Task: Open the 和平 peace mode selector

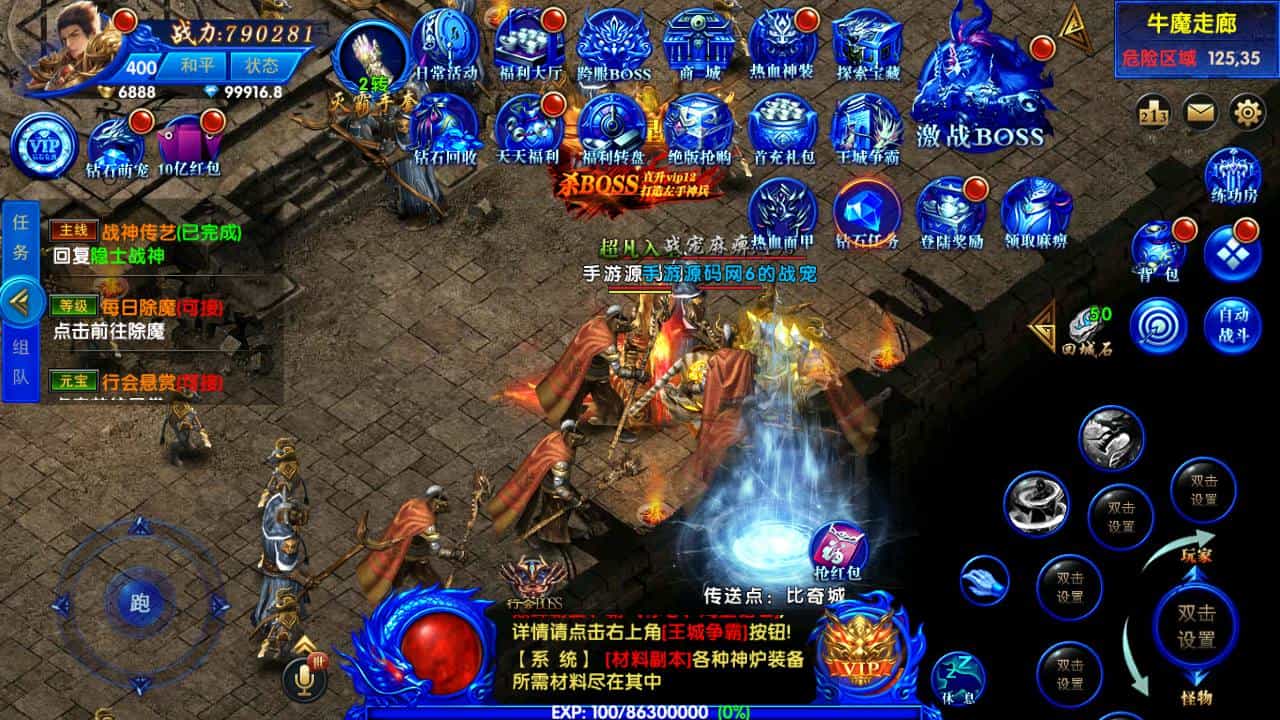Action: click(x=197, y=65)
